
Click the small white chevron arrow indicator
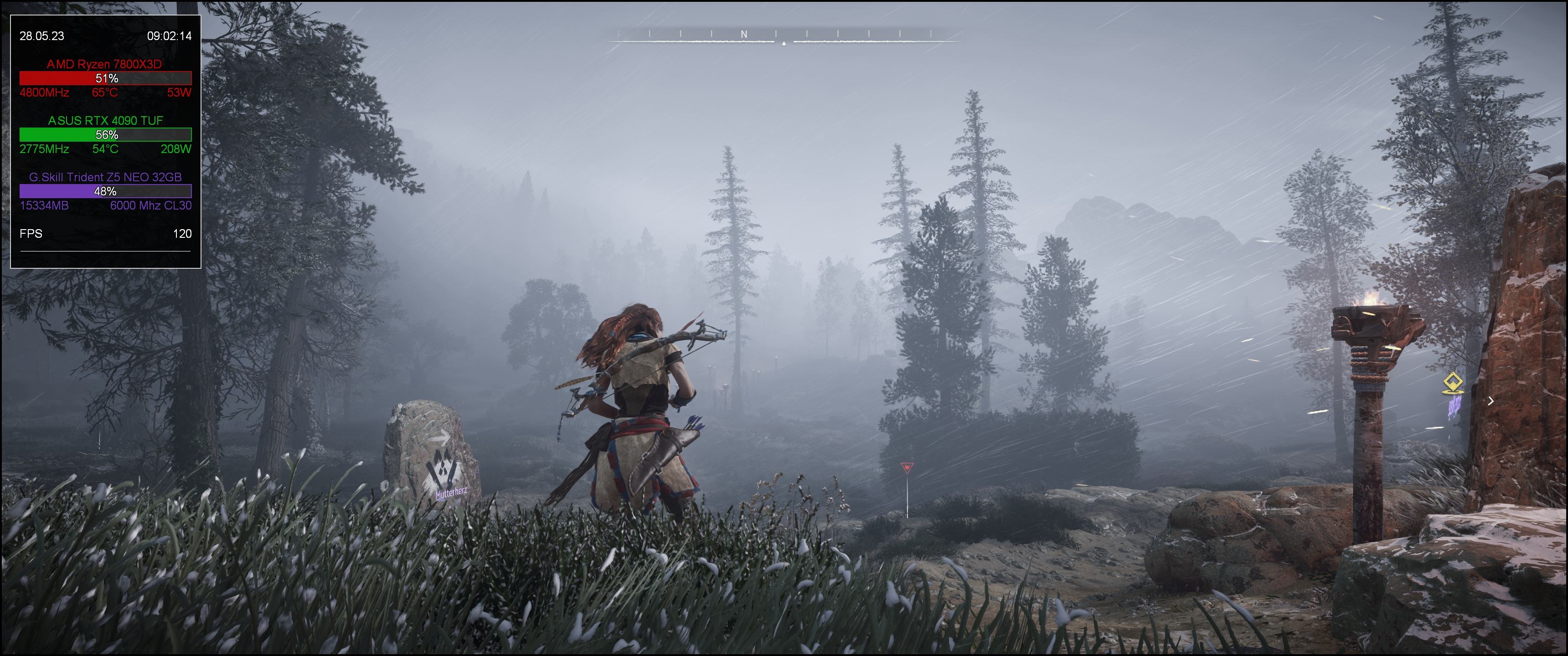point(1491,400)
